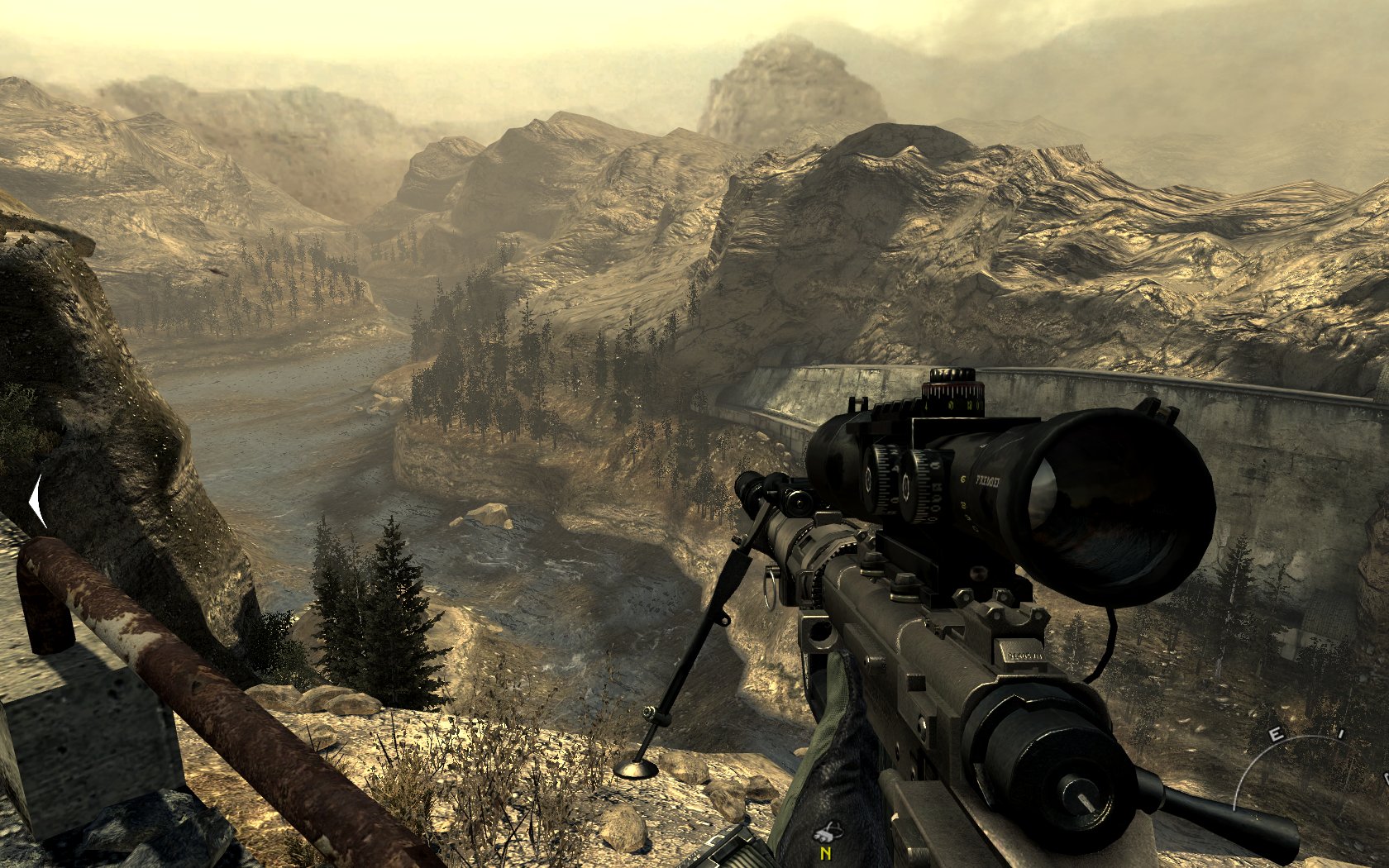Select the white off-screen objective arrow

coord(36,501)
